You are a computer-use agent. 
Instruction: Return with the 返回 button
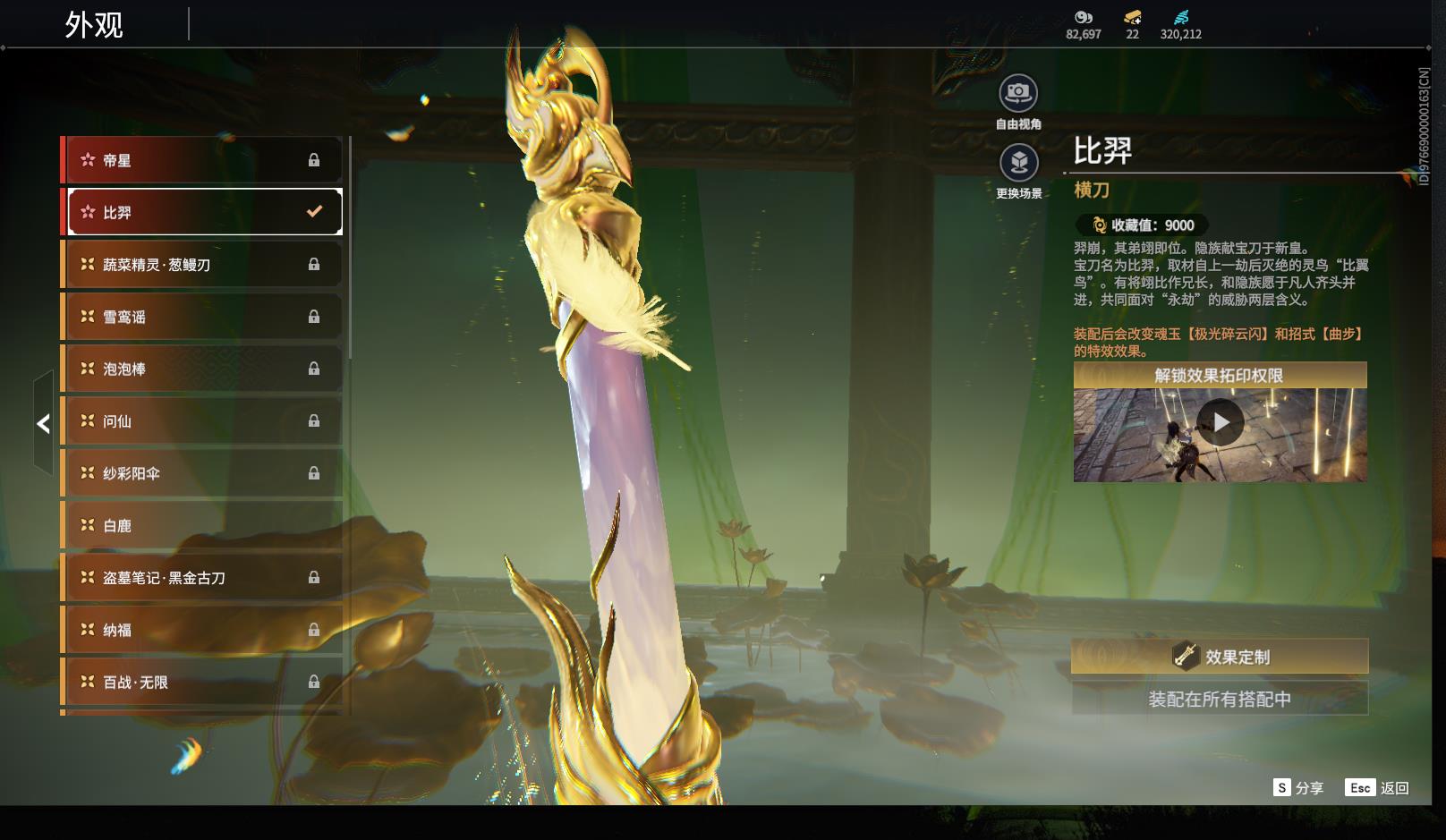click(1377, 788)
